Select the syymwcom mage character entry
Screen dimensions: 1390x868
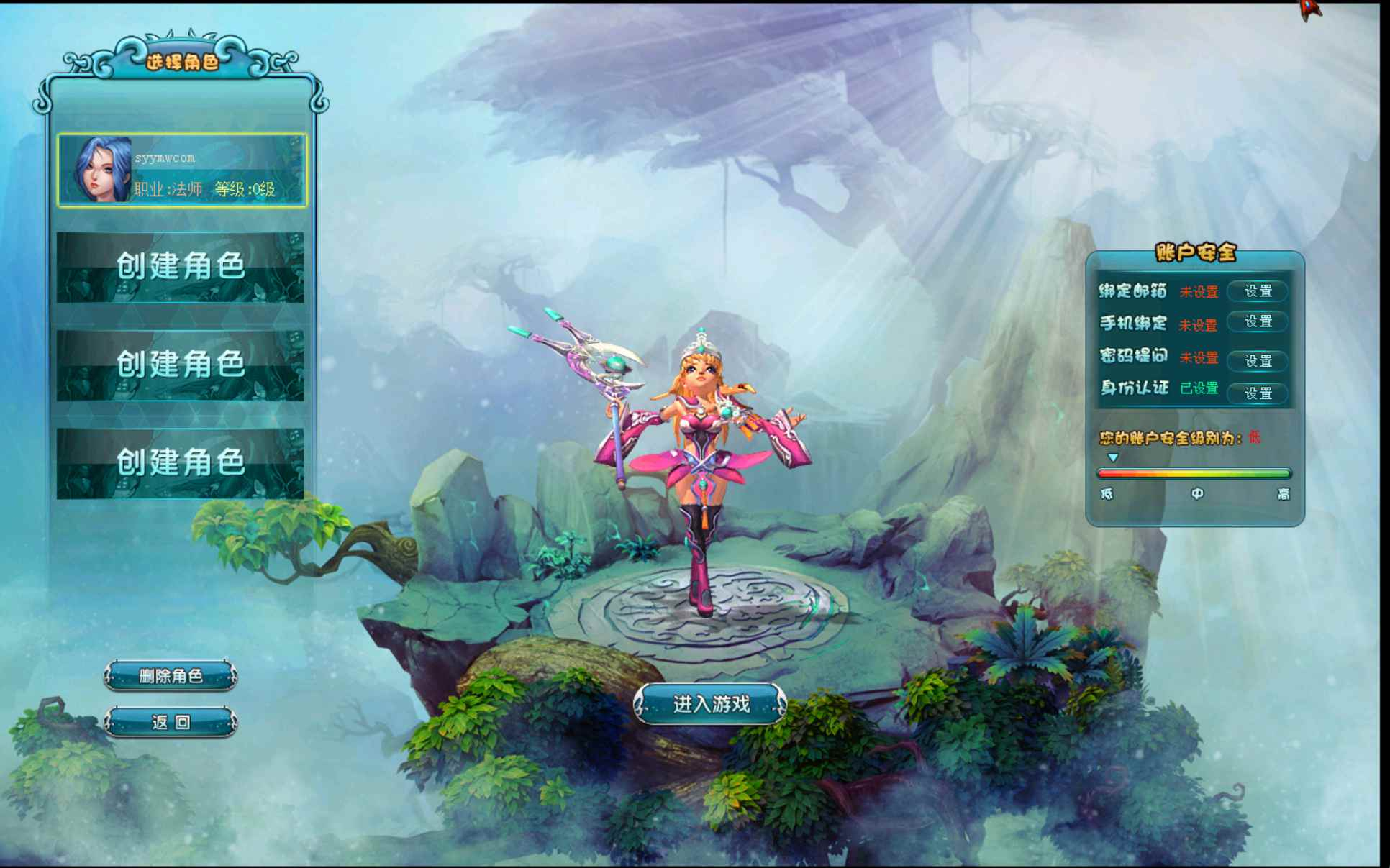coord(182,170)
